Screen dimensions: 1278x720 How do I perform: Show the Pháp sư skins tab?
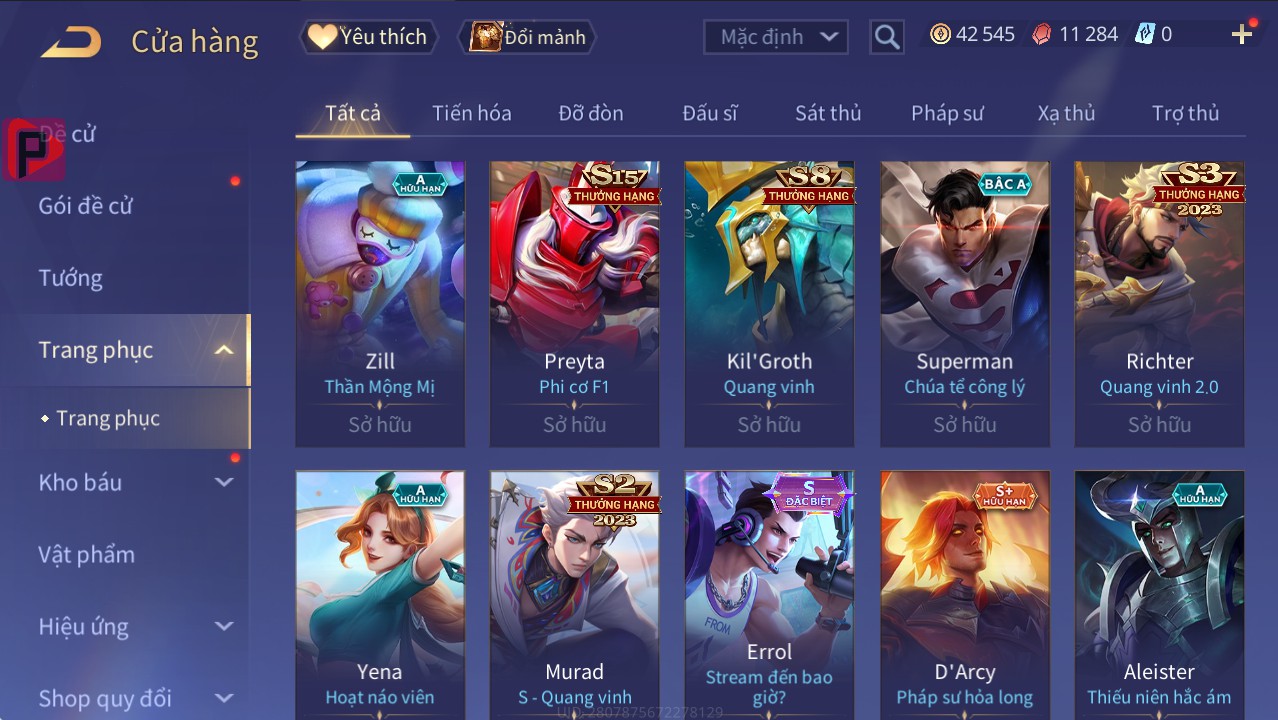[947, 113]
